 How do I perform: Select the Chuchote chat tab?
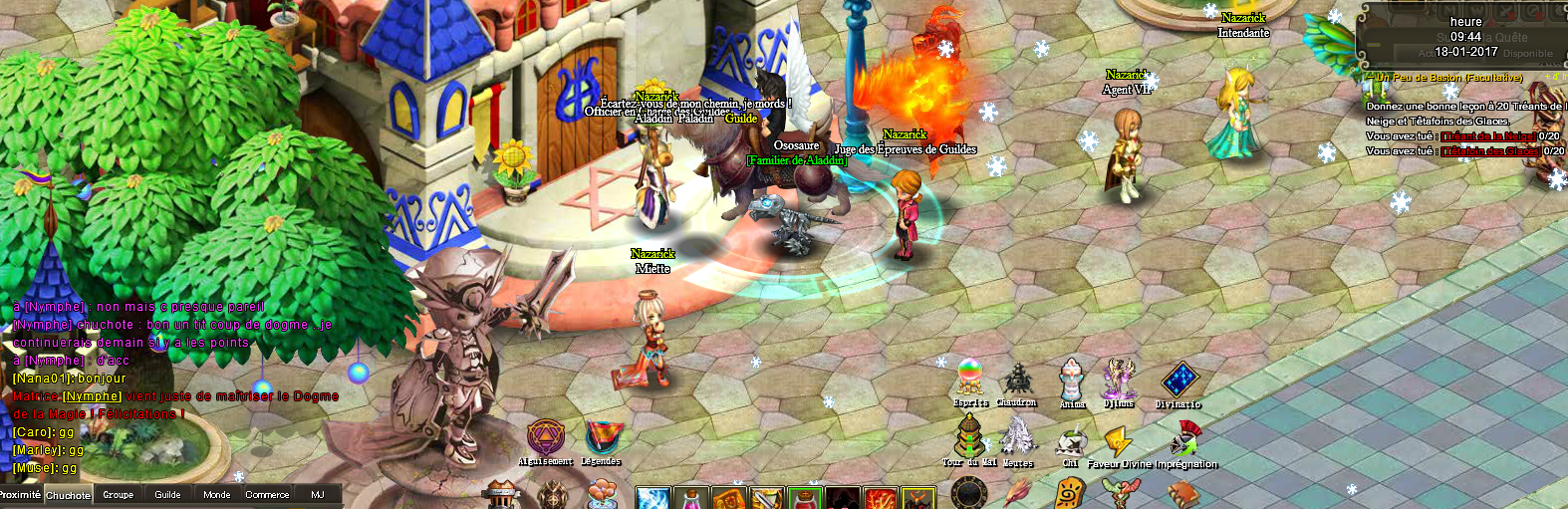click(68, 495)
